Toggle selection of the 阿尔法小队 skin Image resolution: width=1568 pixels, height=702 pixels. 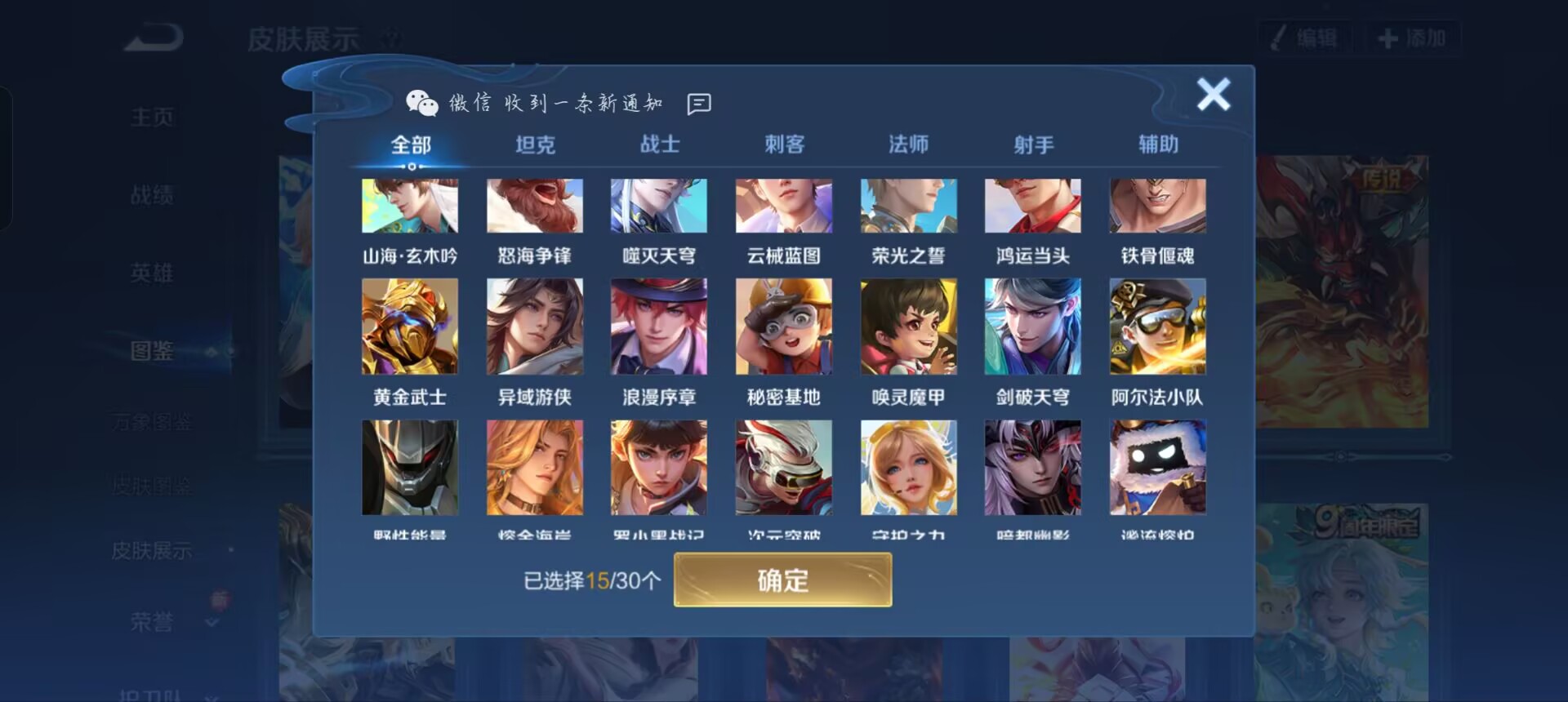[x=1158, y=327]
